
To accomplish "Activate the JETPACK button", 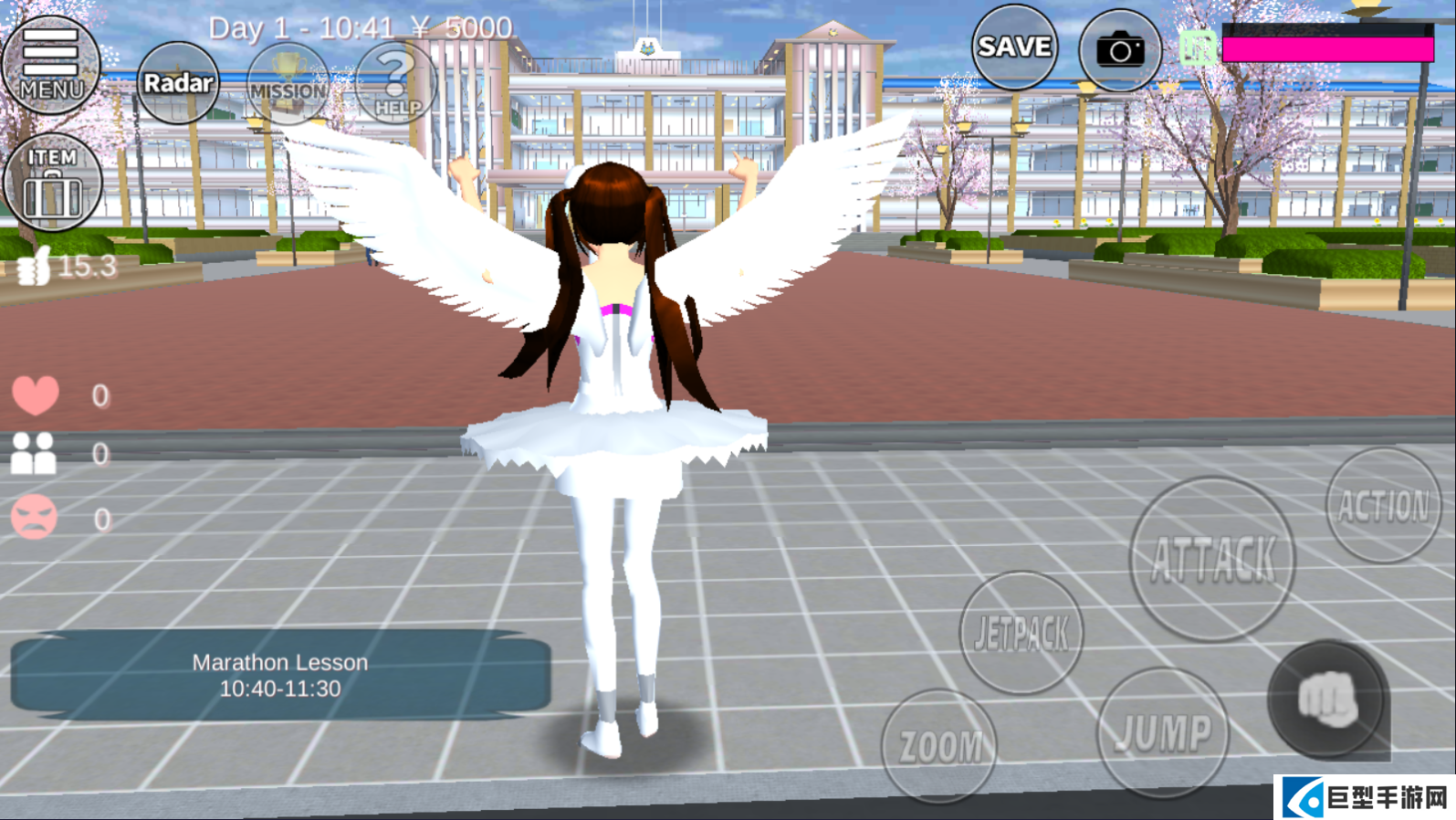I will [x=1021, y=632].
